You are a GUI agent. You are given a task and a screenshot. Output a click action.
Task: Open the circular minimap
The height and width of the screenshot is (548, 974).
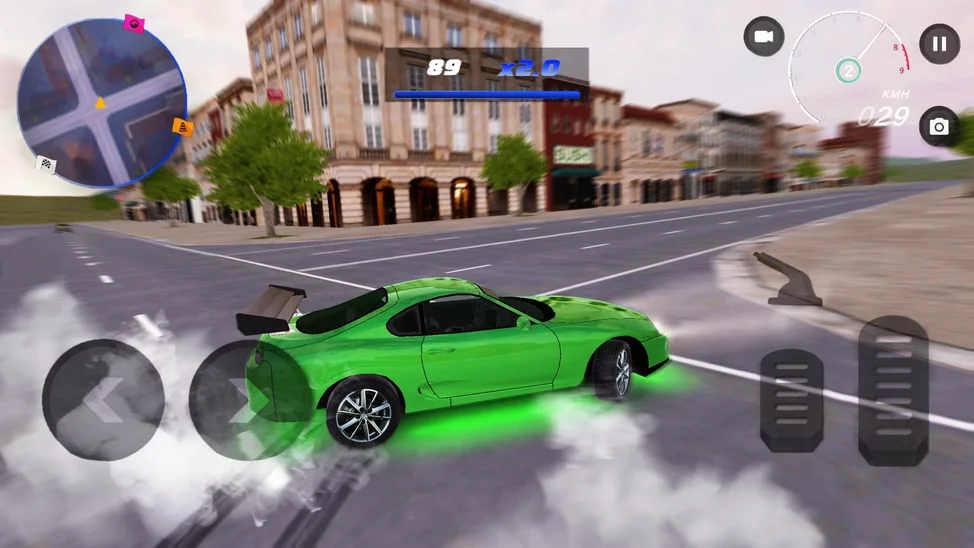(x=101, y=104)
